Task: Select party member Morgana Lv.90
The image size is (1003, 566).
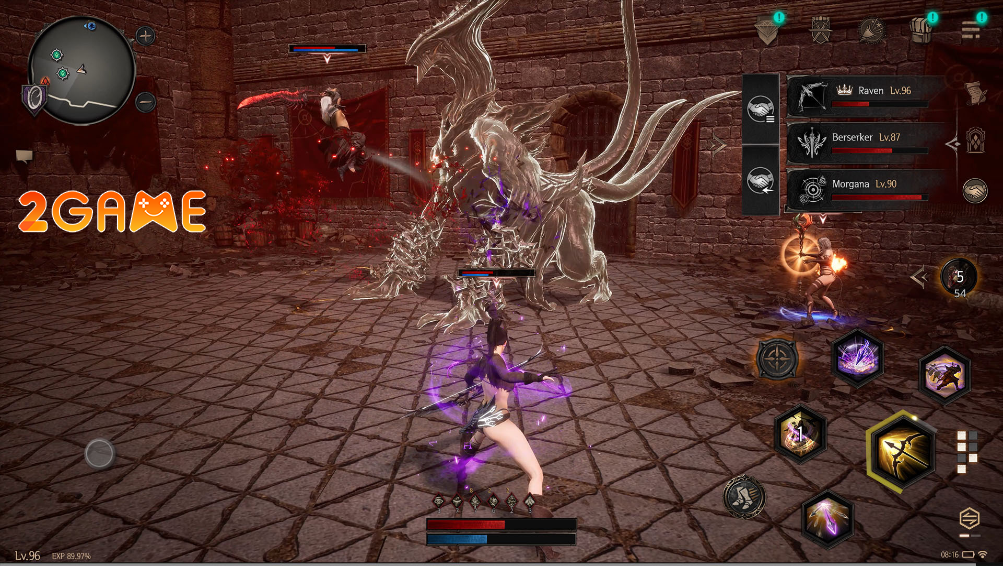Action: tap(866, 189)
